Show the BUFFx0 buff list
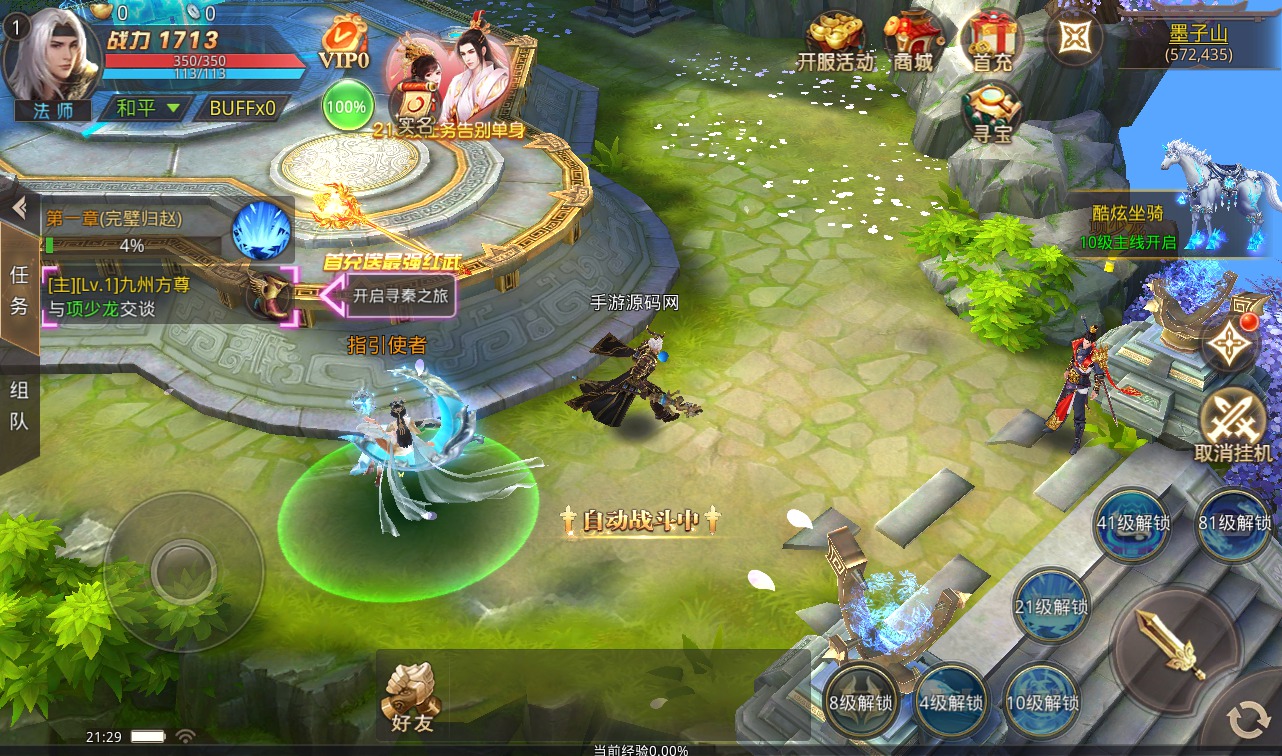 pyautogui.click(x=243, y=108)
